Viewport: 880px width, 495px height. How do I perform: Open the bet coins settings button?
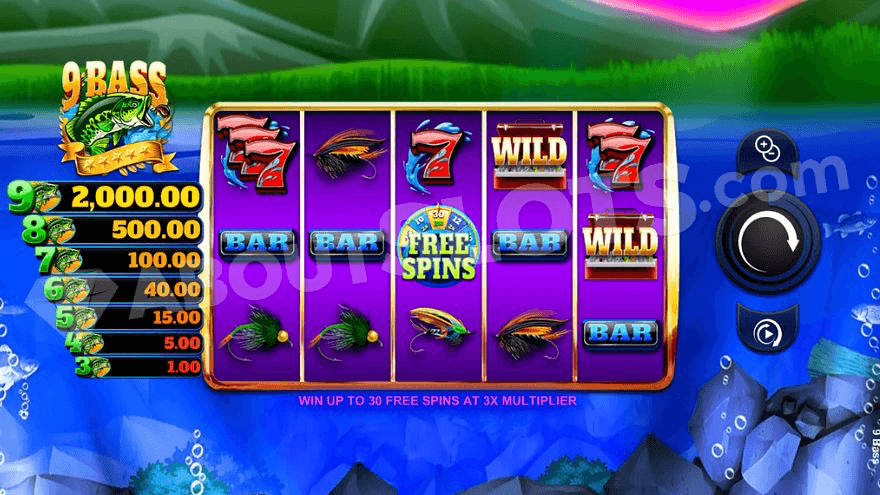(x=768, y=152)
